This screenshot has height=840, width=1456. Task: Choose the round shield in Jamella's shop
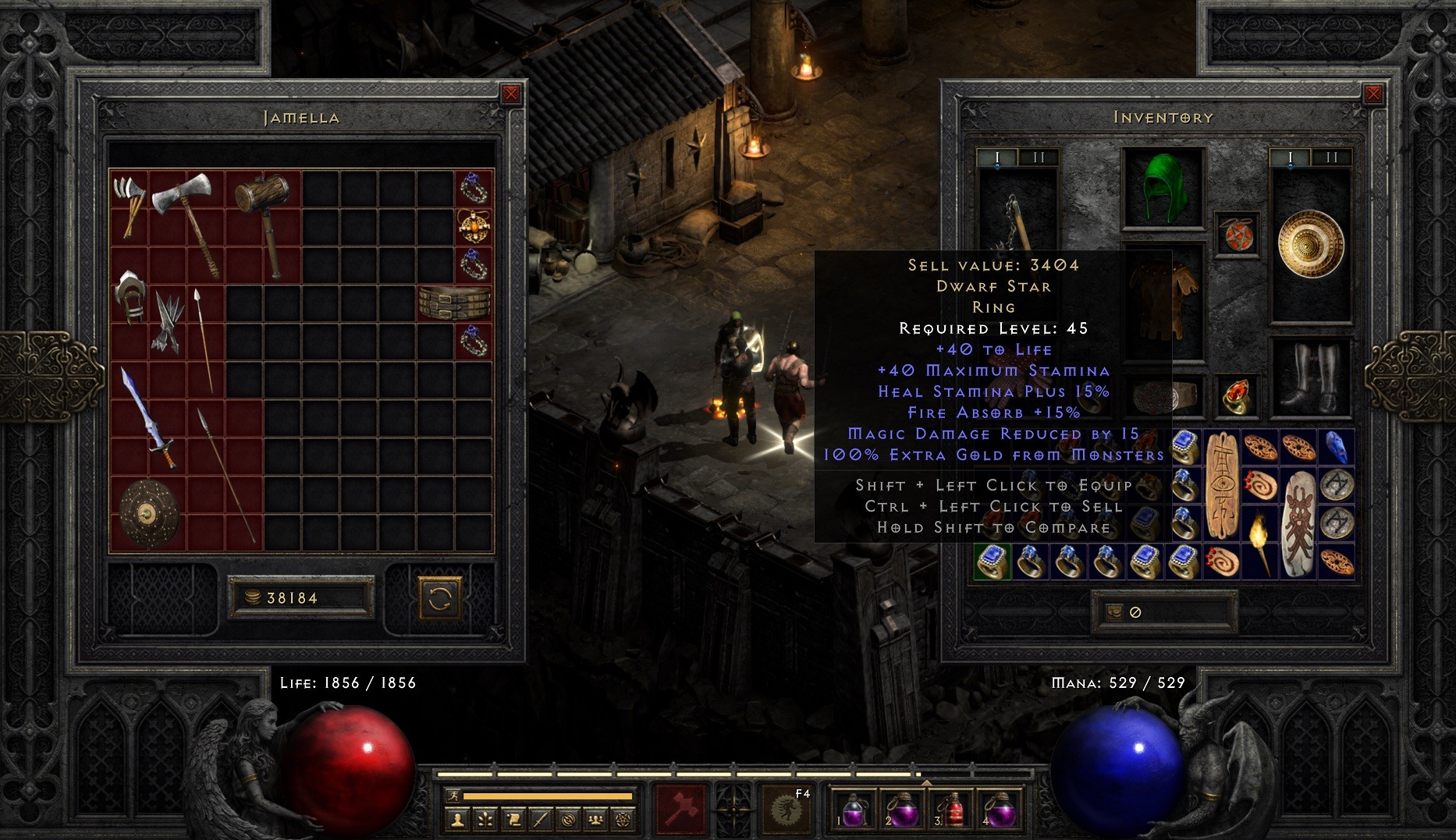pos(148,512)
